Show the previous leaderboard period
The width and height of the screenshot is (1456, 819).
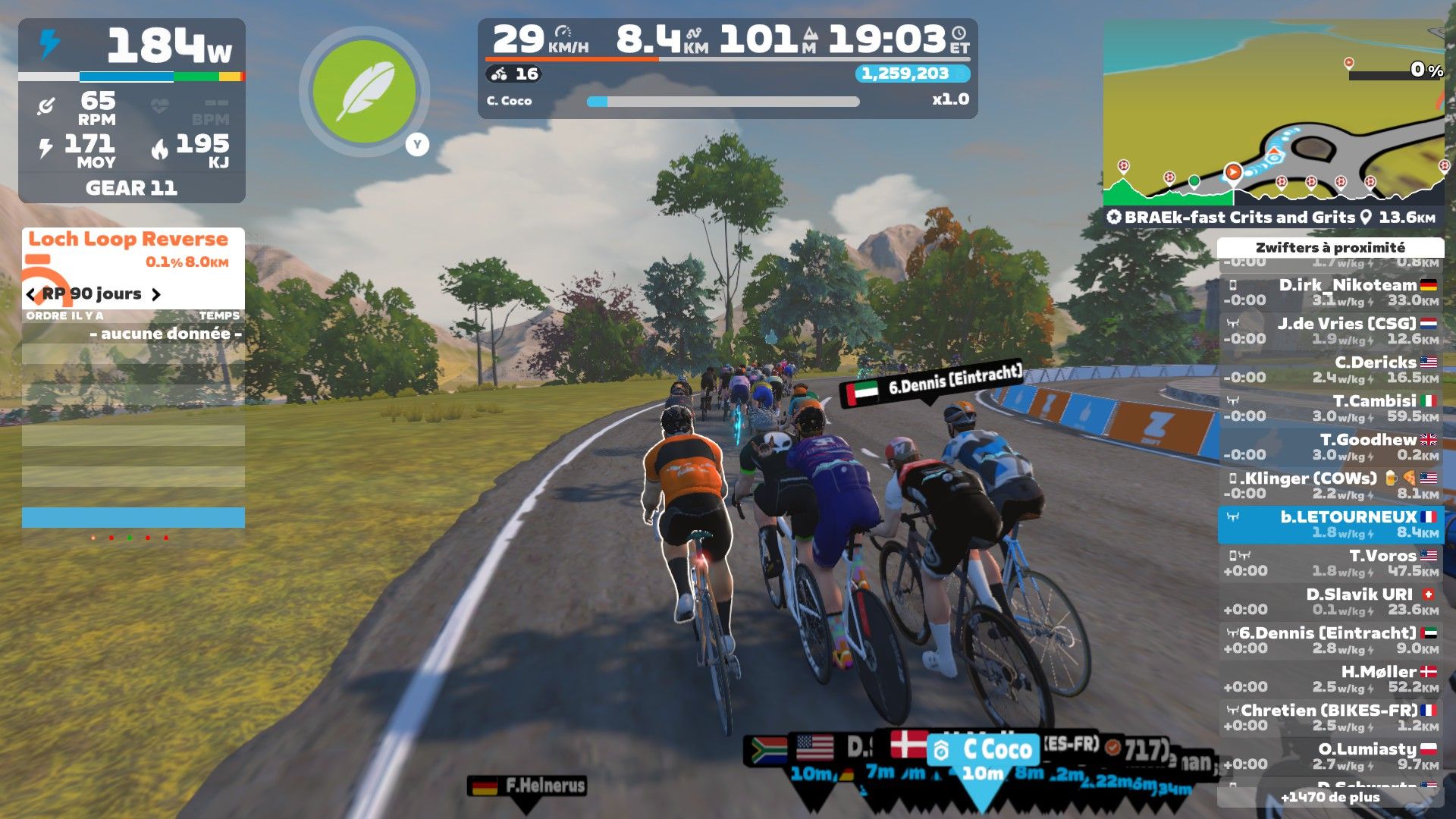tap(31, 294)
